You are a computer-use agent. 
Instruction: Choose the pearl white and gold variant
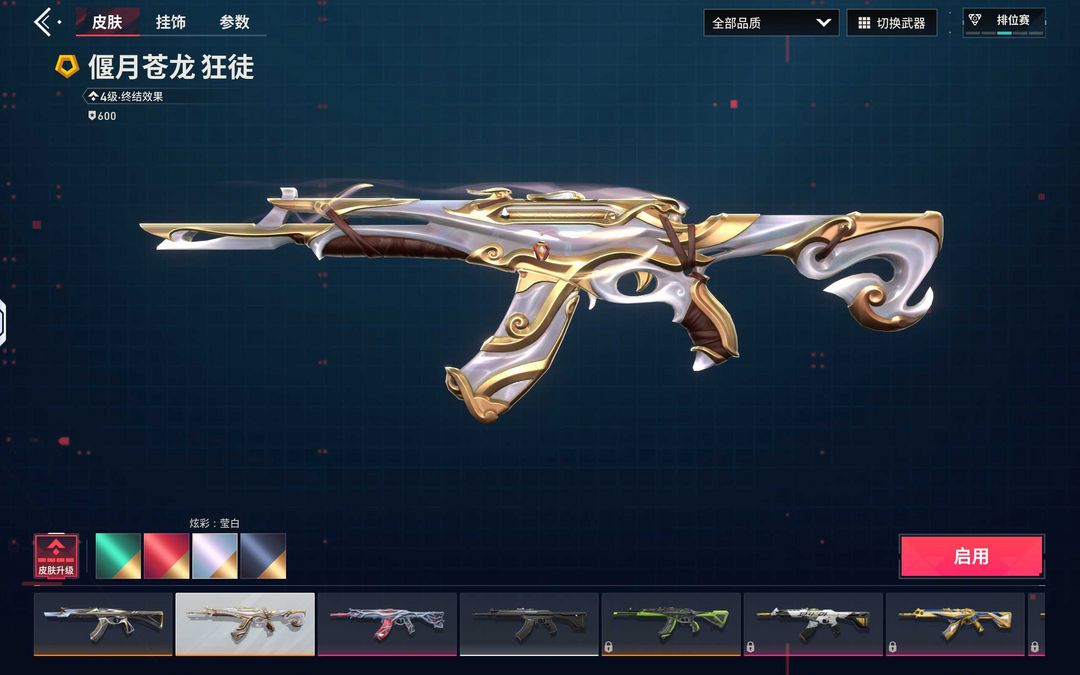point(214,556)
